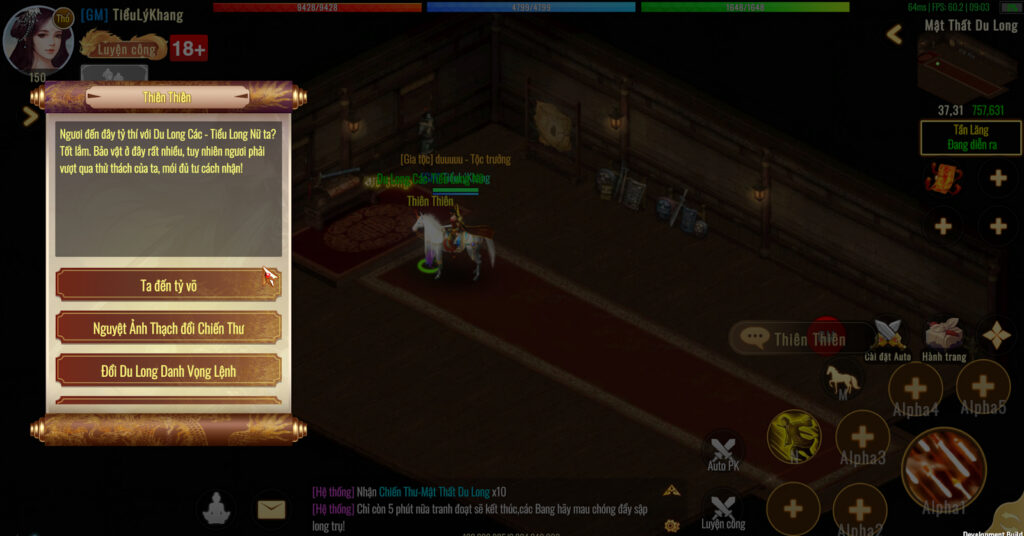Click the Luyện công status badge
This screenshot has height=536, width=1024.
pyautogui.click(x=124, y=48)
